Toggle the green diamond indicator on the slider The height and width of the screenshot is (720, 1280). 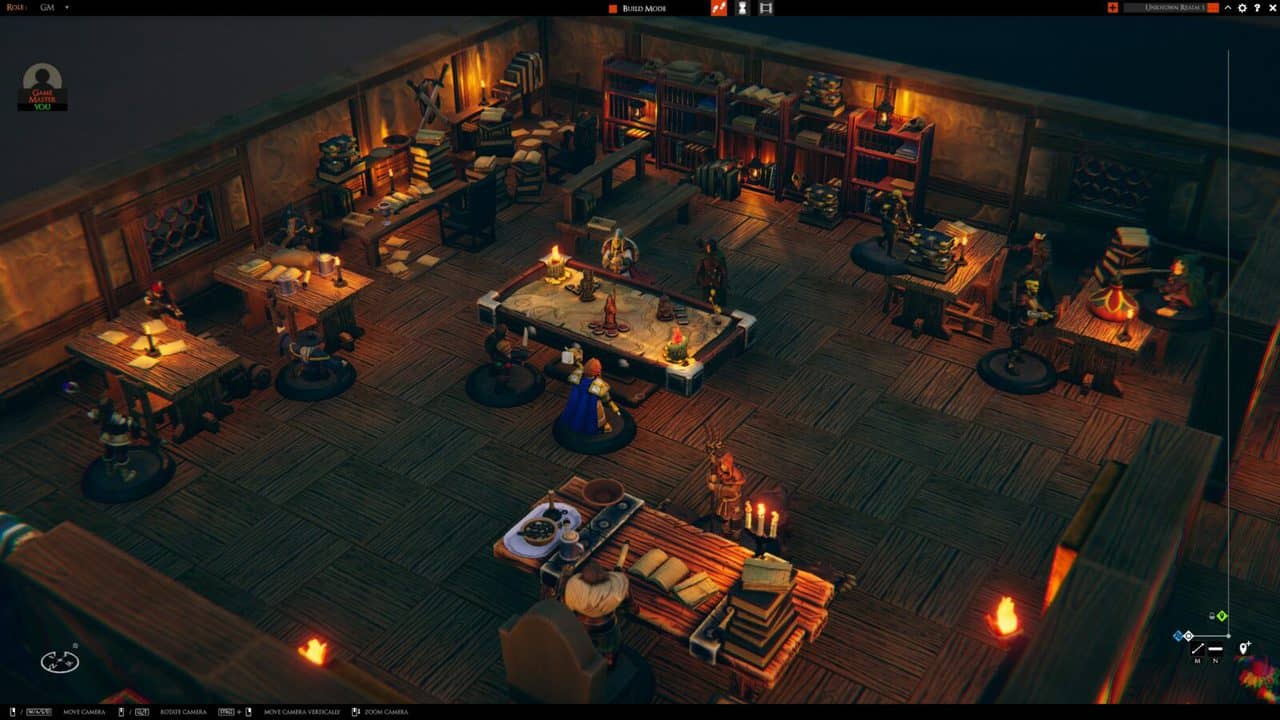pyautogui.click(x=1222, y=616)
